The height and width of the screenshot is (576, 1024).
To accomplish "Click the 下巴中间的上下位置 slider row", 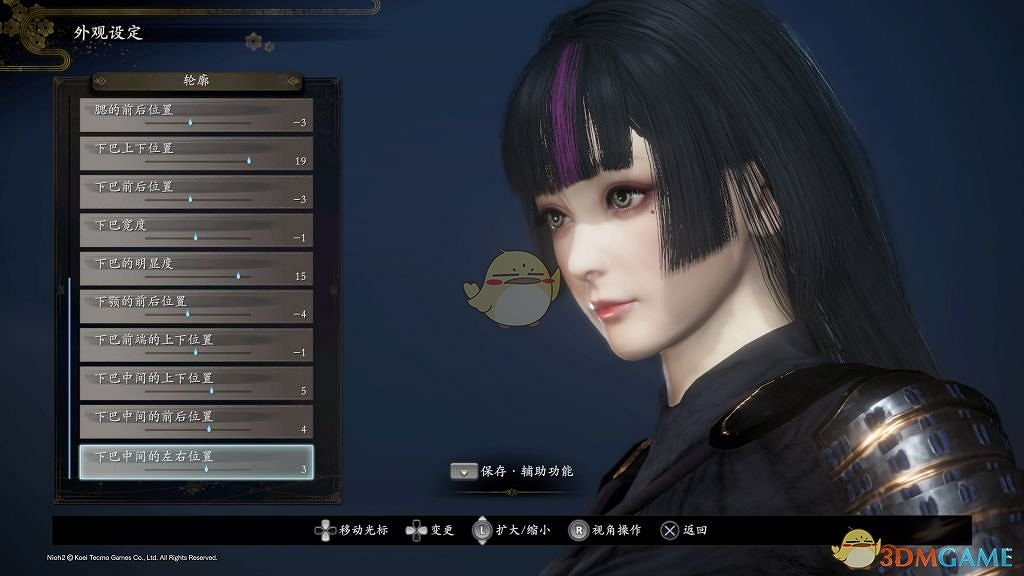I will pyautogui.click(x=196, y=383).
